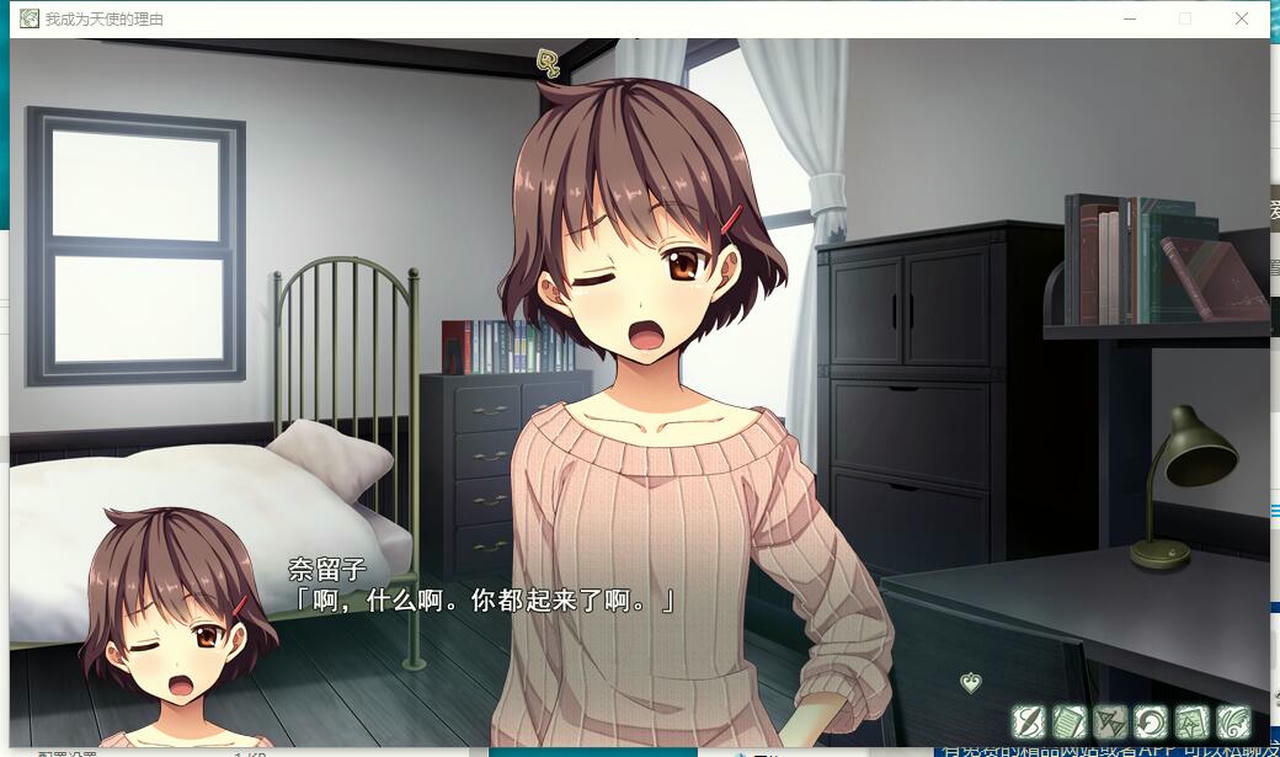The width and height of the screenshot is (1280, 757).
Task: Open the text backlog pages icon
Action: coord(1067,721)
